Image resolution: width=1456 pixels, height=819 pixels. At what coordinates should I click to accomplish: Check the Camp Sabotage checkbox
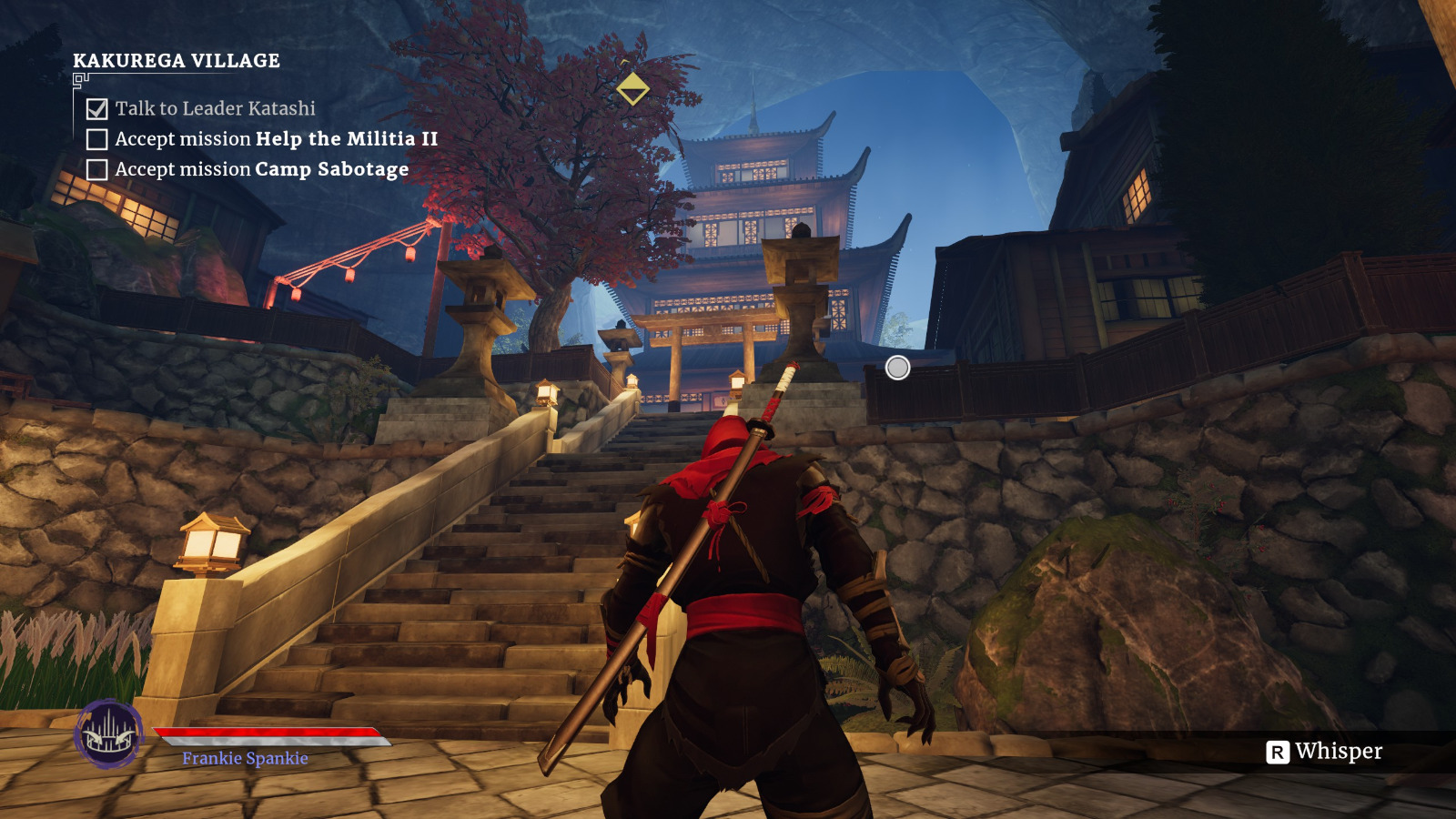click(96, 169)
